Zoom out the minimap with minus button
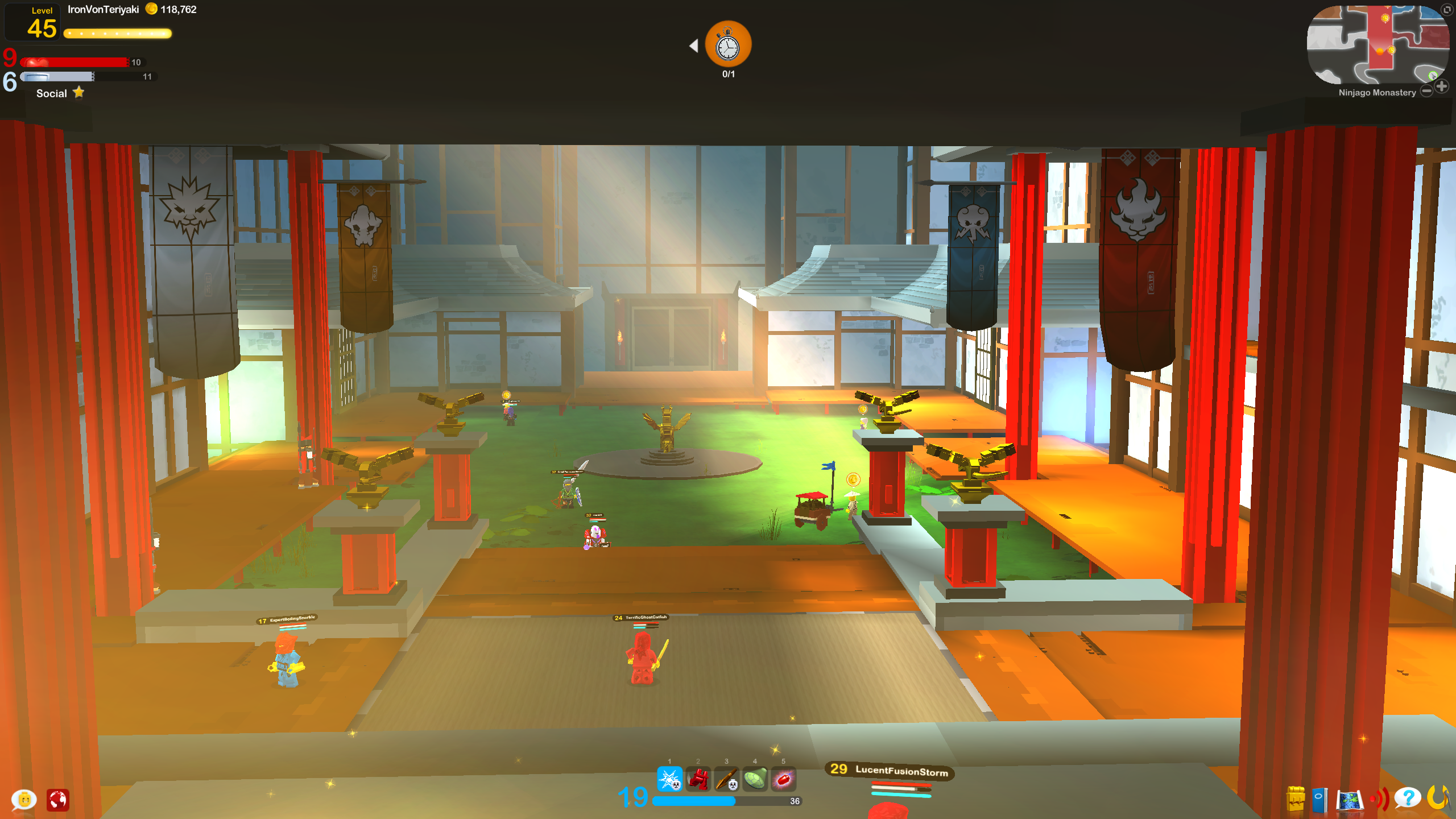Viewport: 1456px width, 819px height. coord(1427,90)
